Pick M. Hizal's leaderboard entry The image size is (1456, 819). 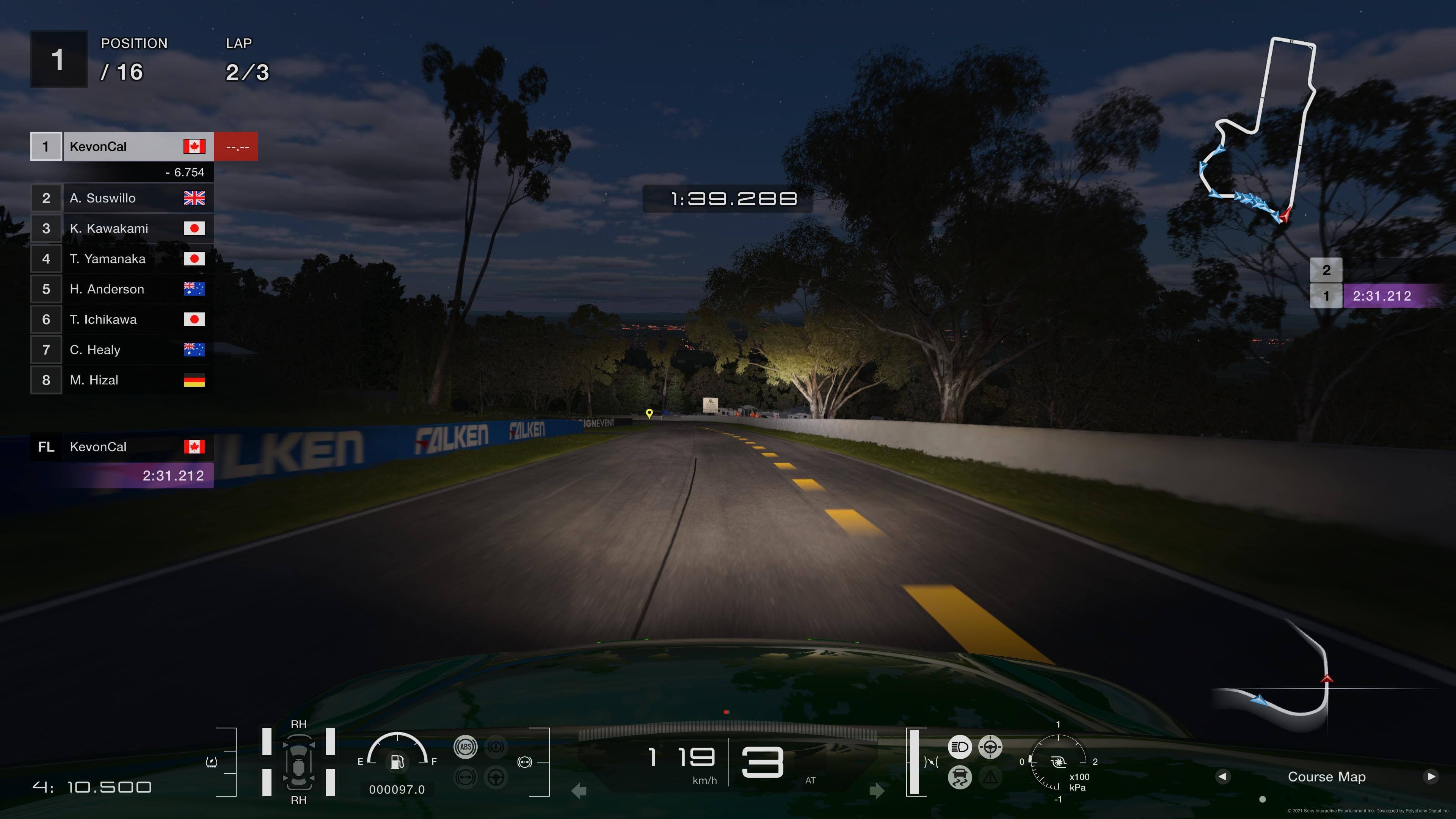(122, 380)
